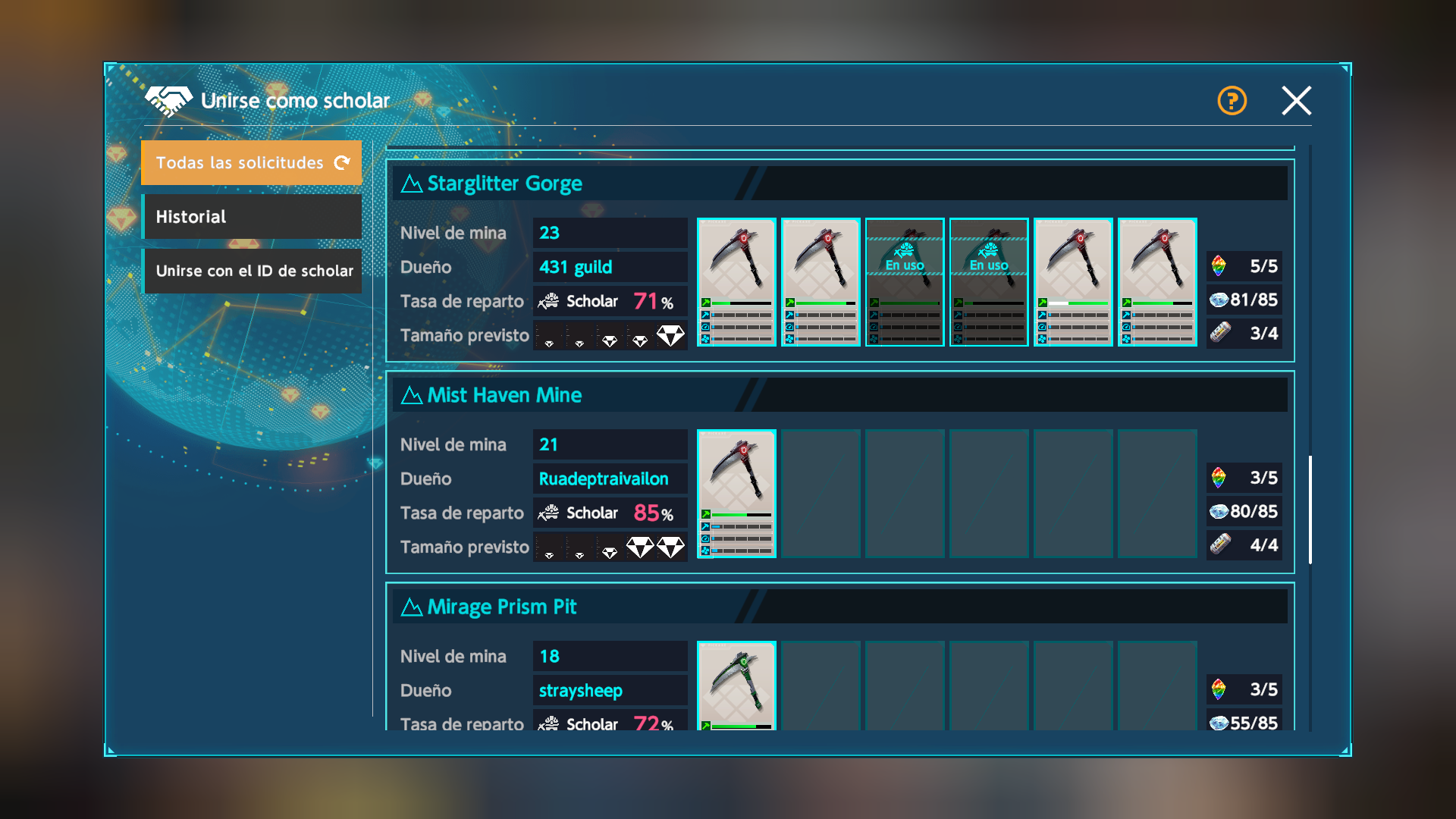Open the orange question mark help

click(x=1232, y=100)
